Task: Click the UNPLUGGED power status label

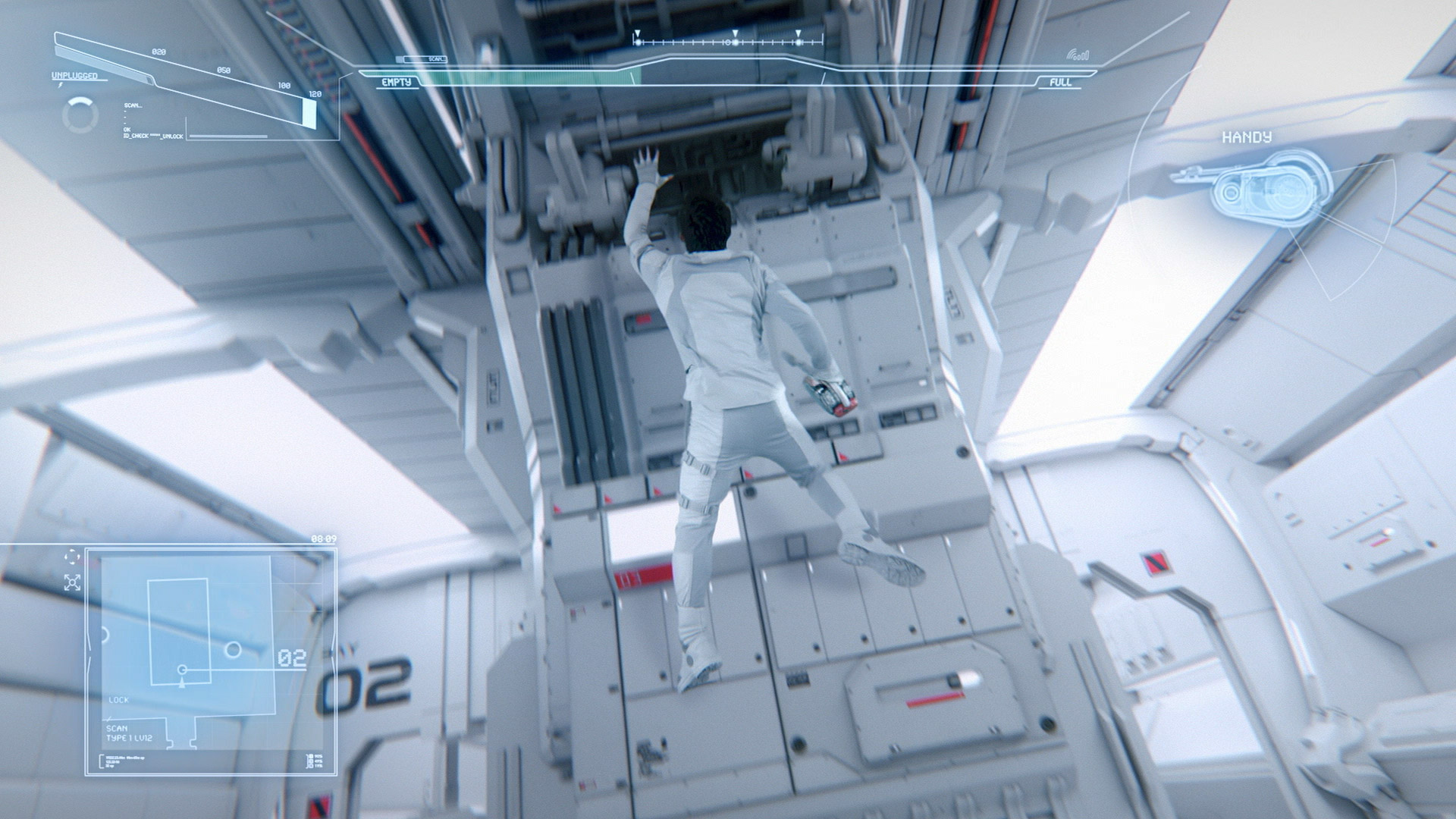Action: coord(74,76)
